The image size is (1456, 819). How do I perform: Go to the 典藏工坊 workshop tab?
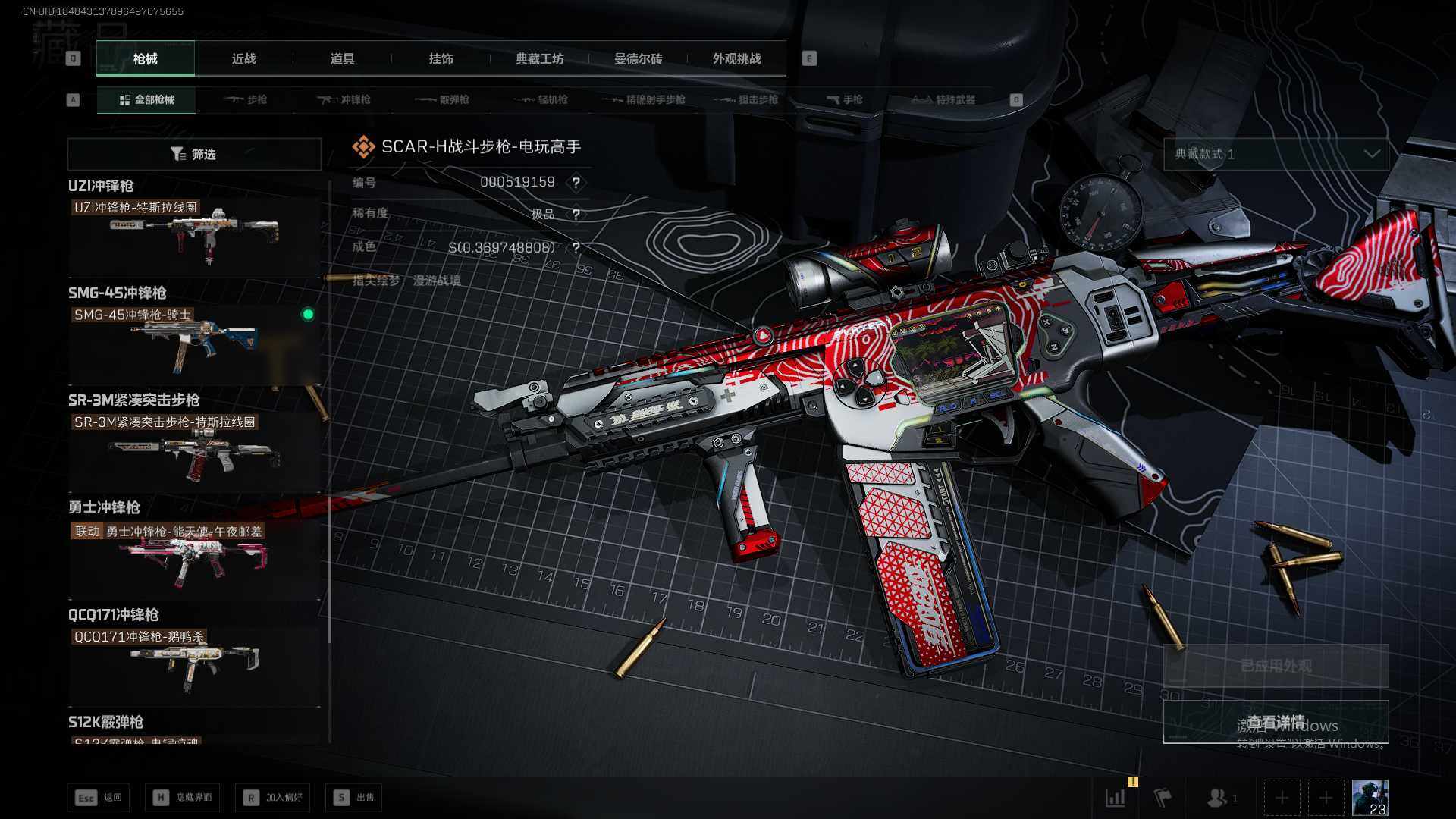coord(539,58)
